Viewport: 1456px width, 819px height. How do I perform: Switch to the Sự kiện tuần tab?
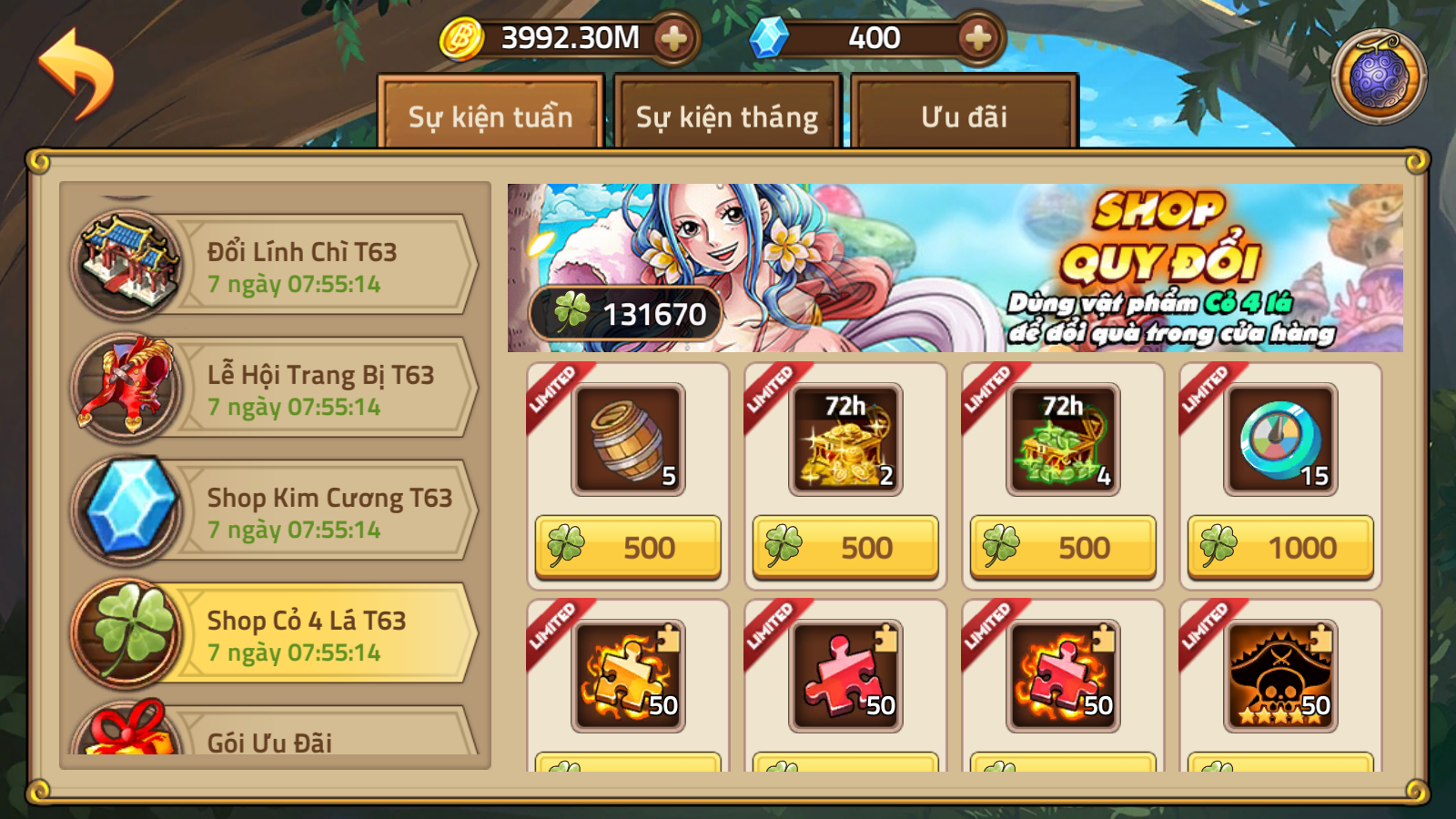pyautogui.click(x=490, y=116)
